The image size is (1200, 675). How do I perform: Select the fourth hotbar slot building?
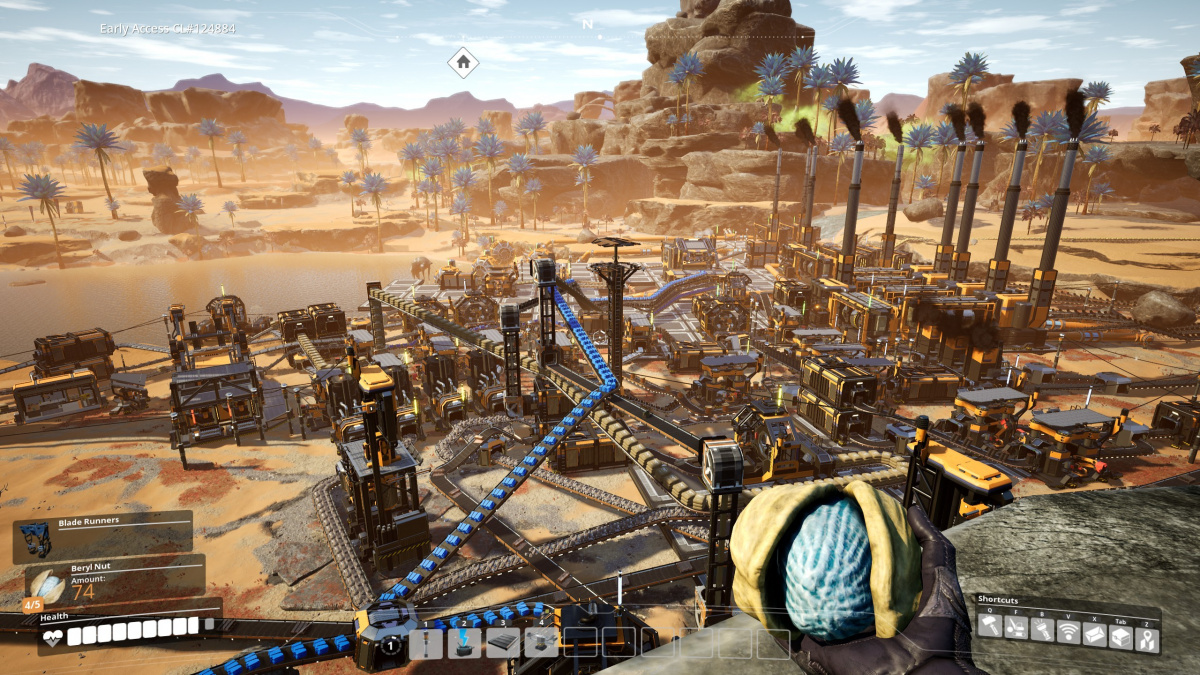click(x=541, y=643)
